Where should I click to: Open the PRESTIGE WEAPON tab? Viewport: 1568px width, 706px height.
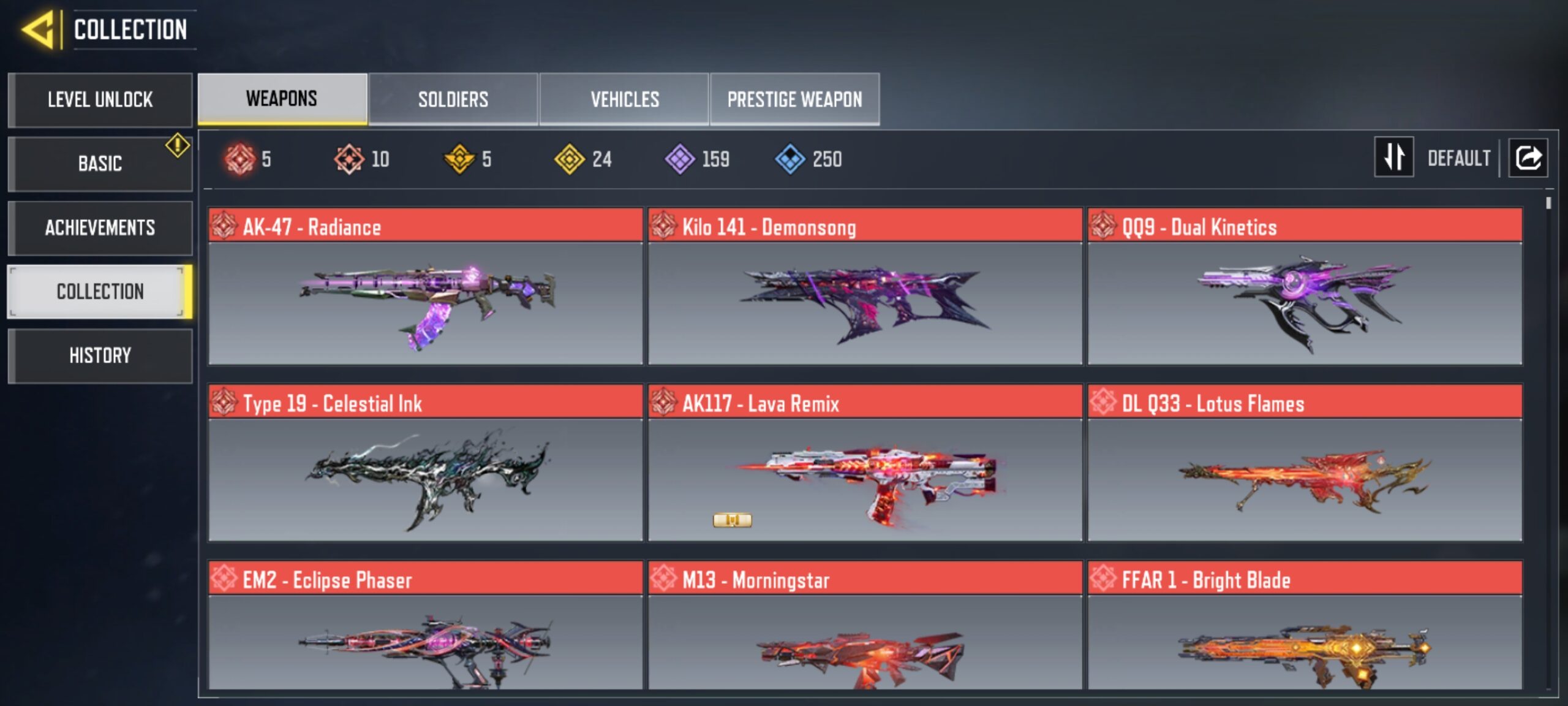tap(794, 99)
